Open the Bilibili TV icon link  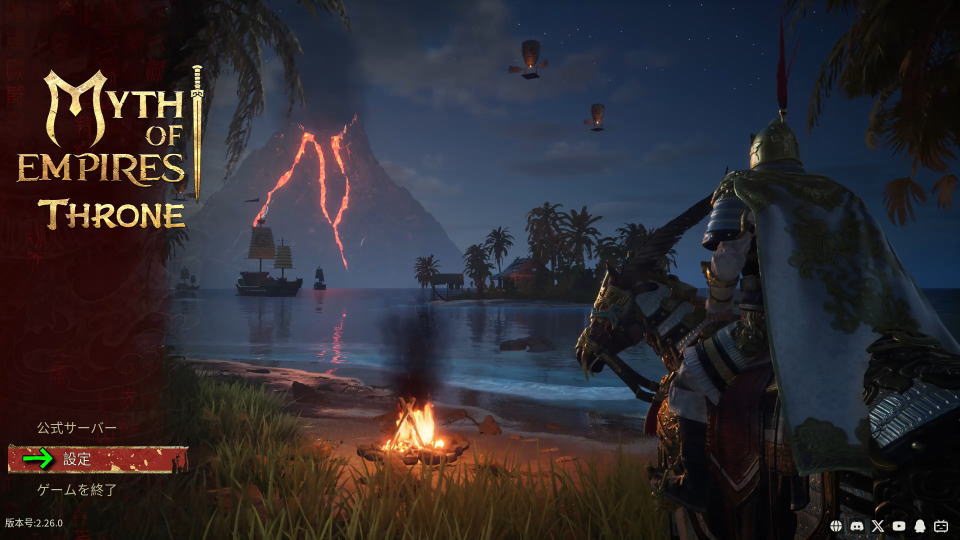[941, 525]
